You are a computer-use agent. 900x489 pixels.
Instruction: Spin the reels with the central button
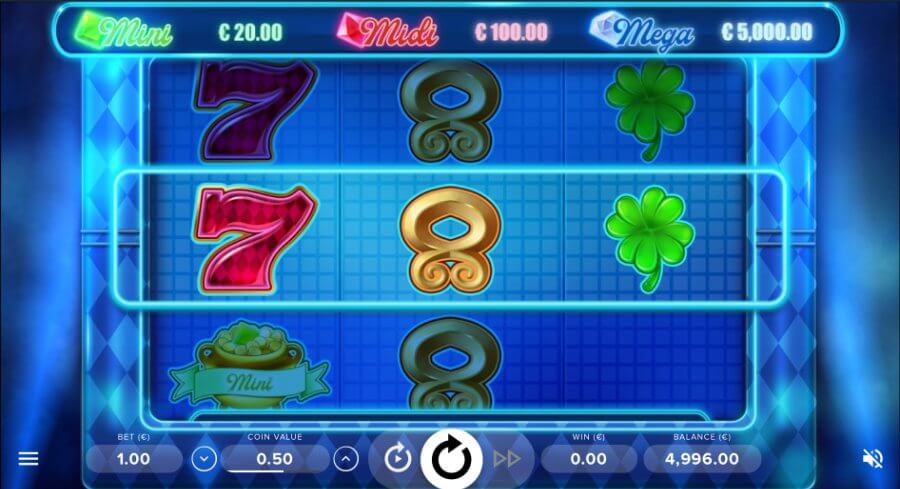[x=451, y=458]
